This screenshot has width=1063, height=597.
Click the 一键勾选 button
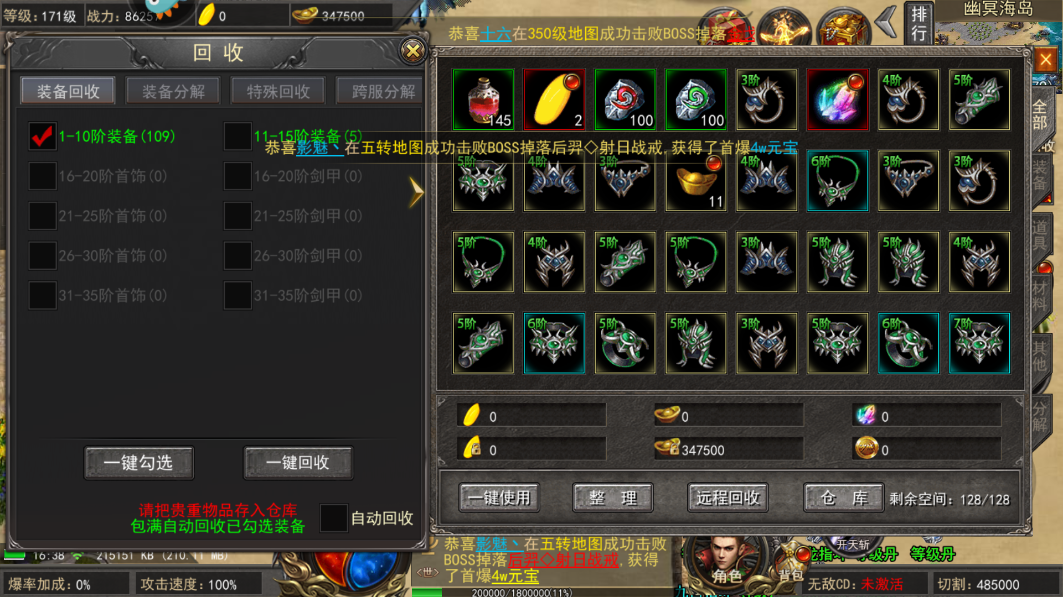tap(138, 463)
